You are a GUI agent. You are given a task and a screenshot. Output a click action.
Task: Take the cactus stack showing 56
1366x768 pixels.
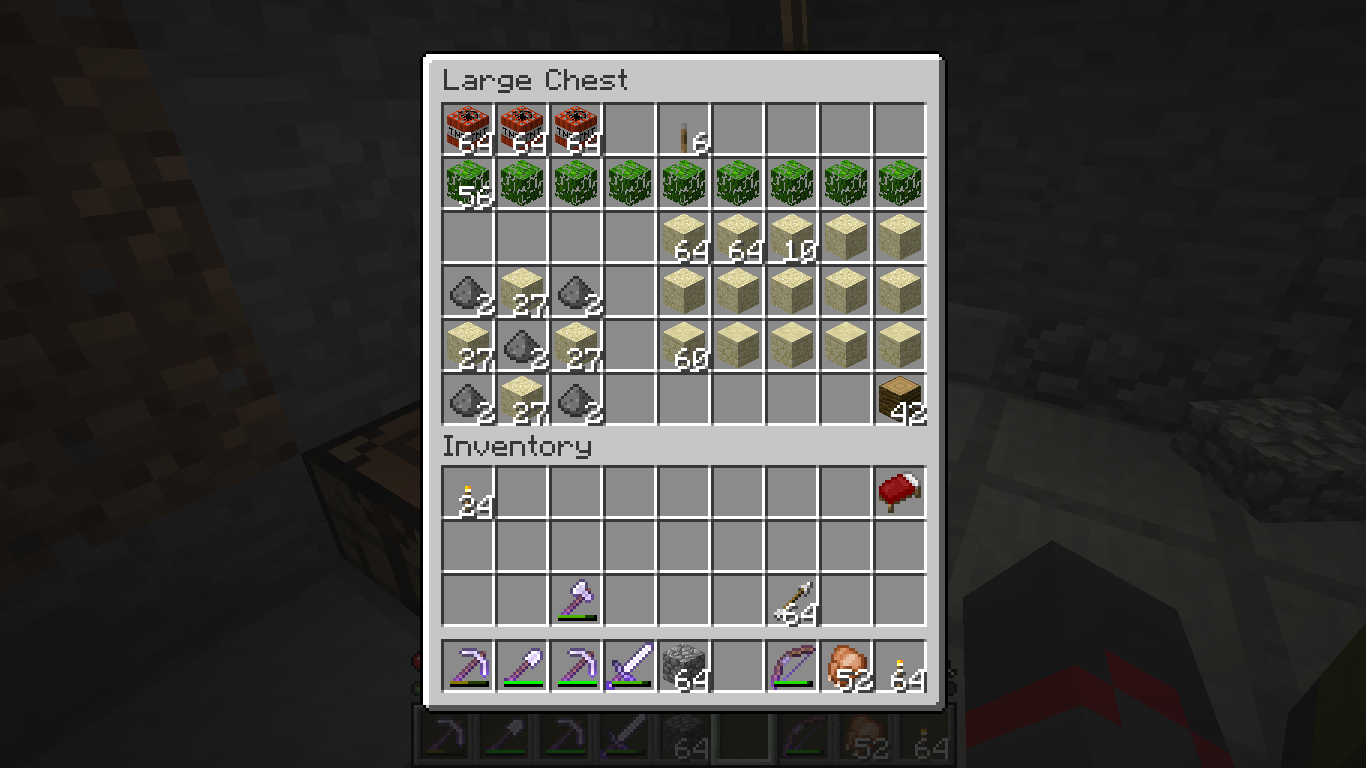click(468, 184)
